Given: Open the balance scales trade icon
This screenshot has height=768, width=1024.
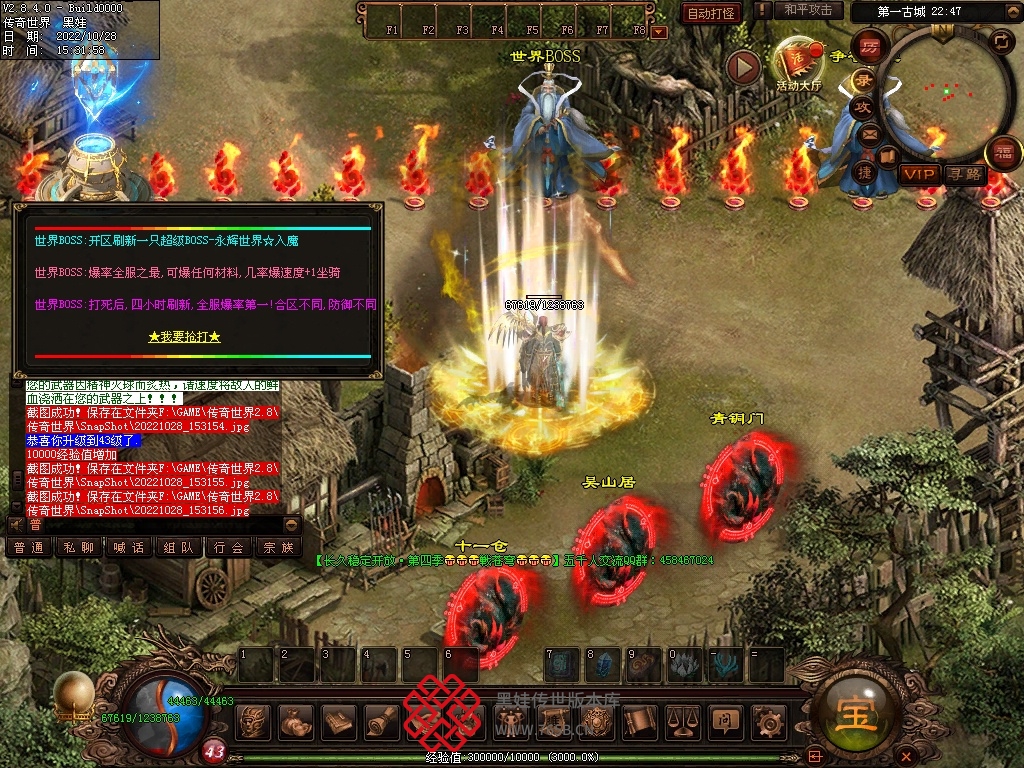Looking at the screenshot, I should click(683, 720).
